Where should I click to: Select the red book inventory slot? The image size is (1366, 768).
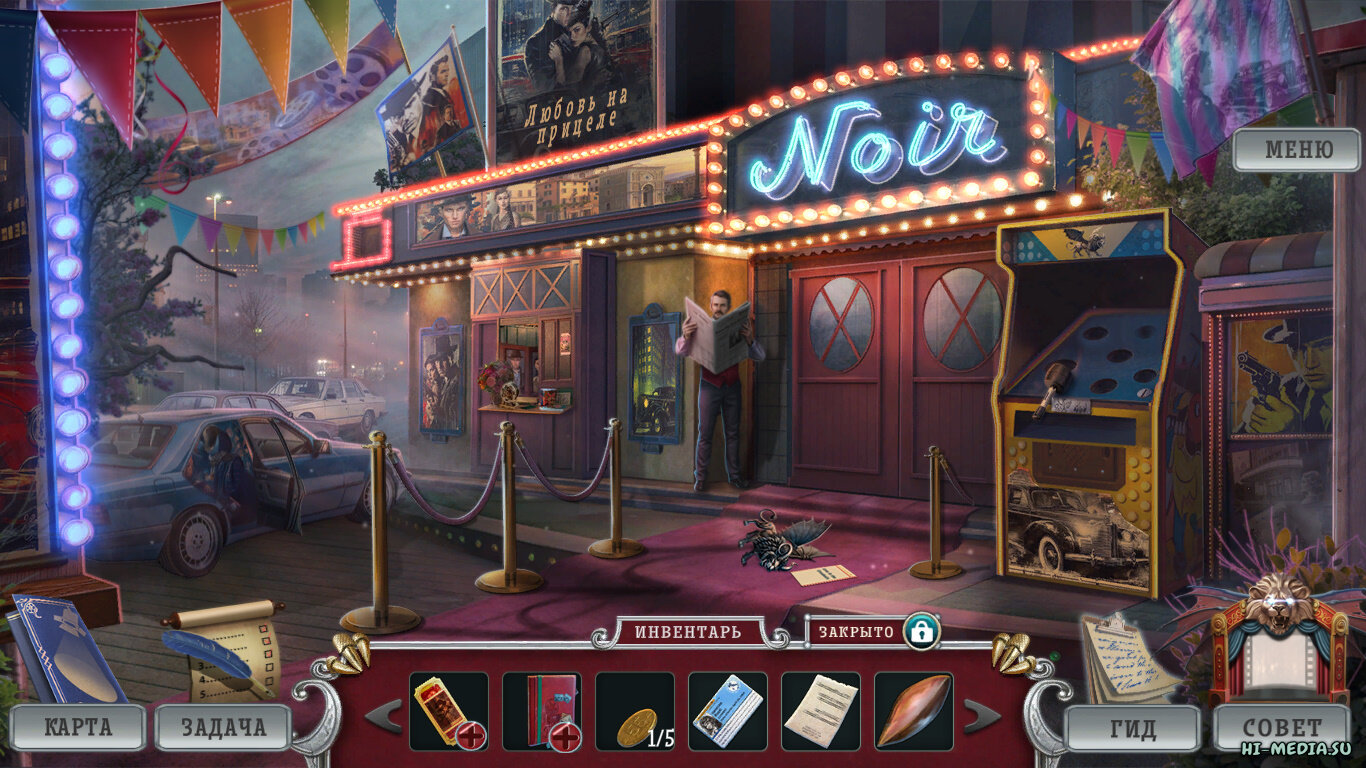(x=541, y=711)
